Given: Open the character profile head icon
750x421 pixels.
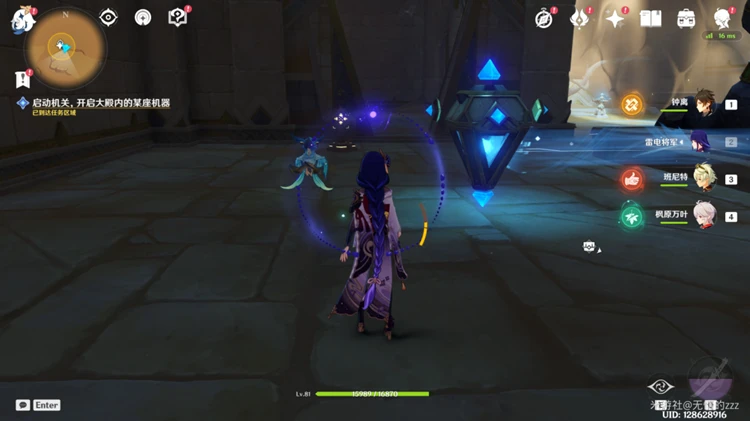Looking at the screenshot, I should (x=723, y=19).
